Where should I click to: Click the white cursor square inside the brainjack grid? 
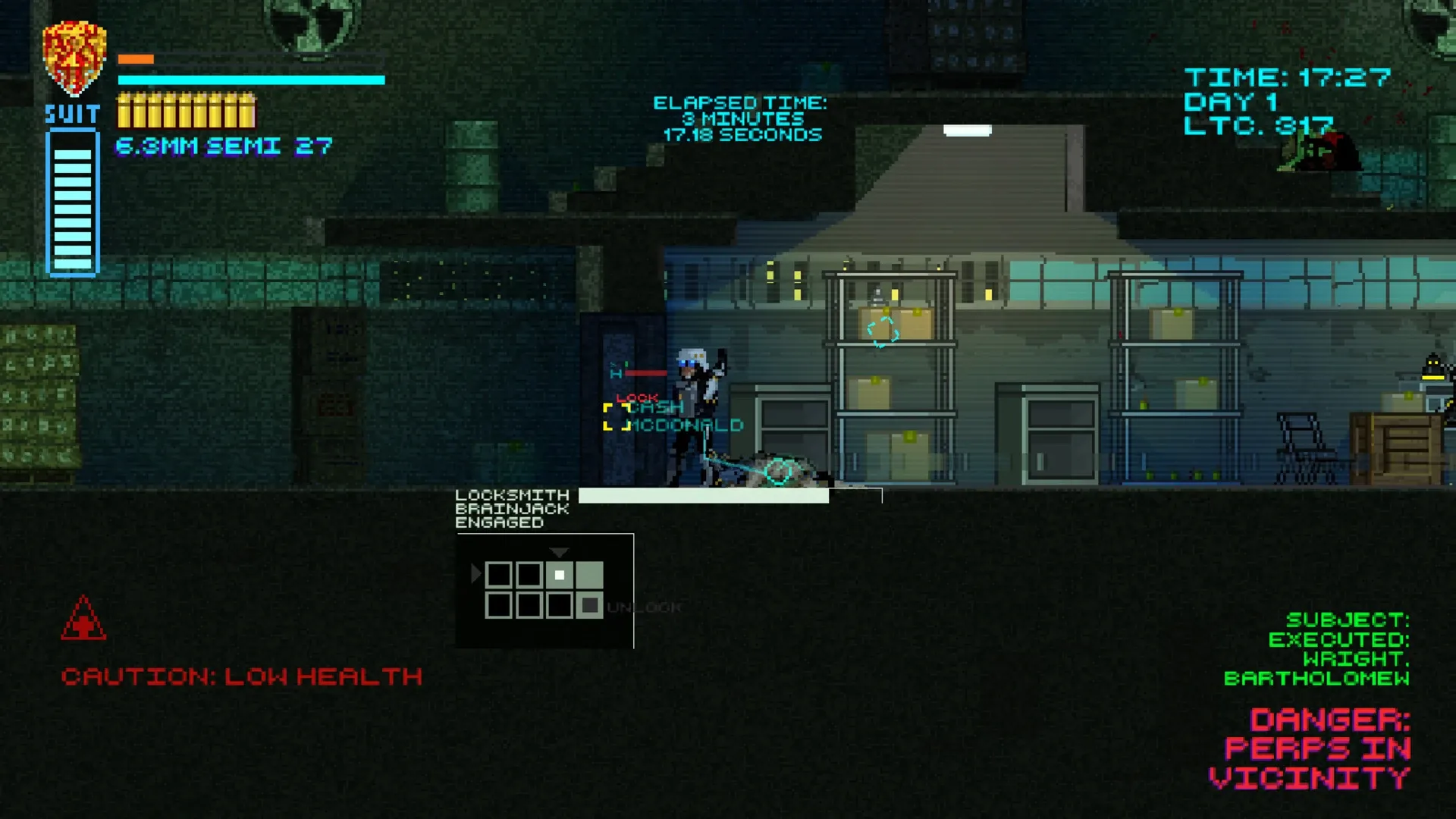tap(560, 576)
